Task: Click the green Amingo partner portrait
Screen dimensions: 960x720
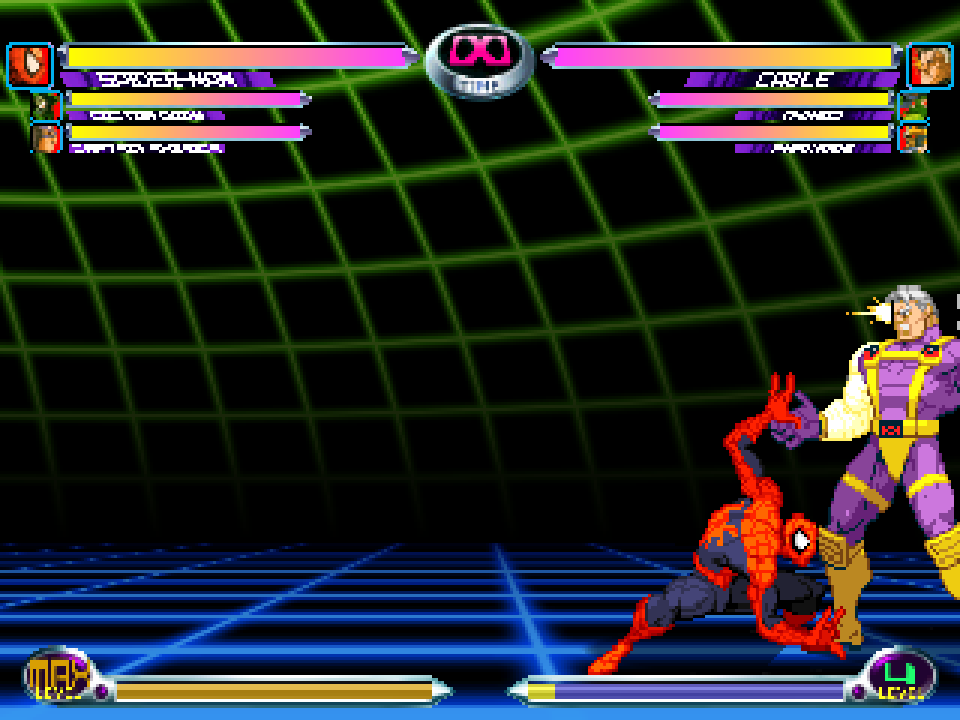Action: (913, 106)
